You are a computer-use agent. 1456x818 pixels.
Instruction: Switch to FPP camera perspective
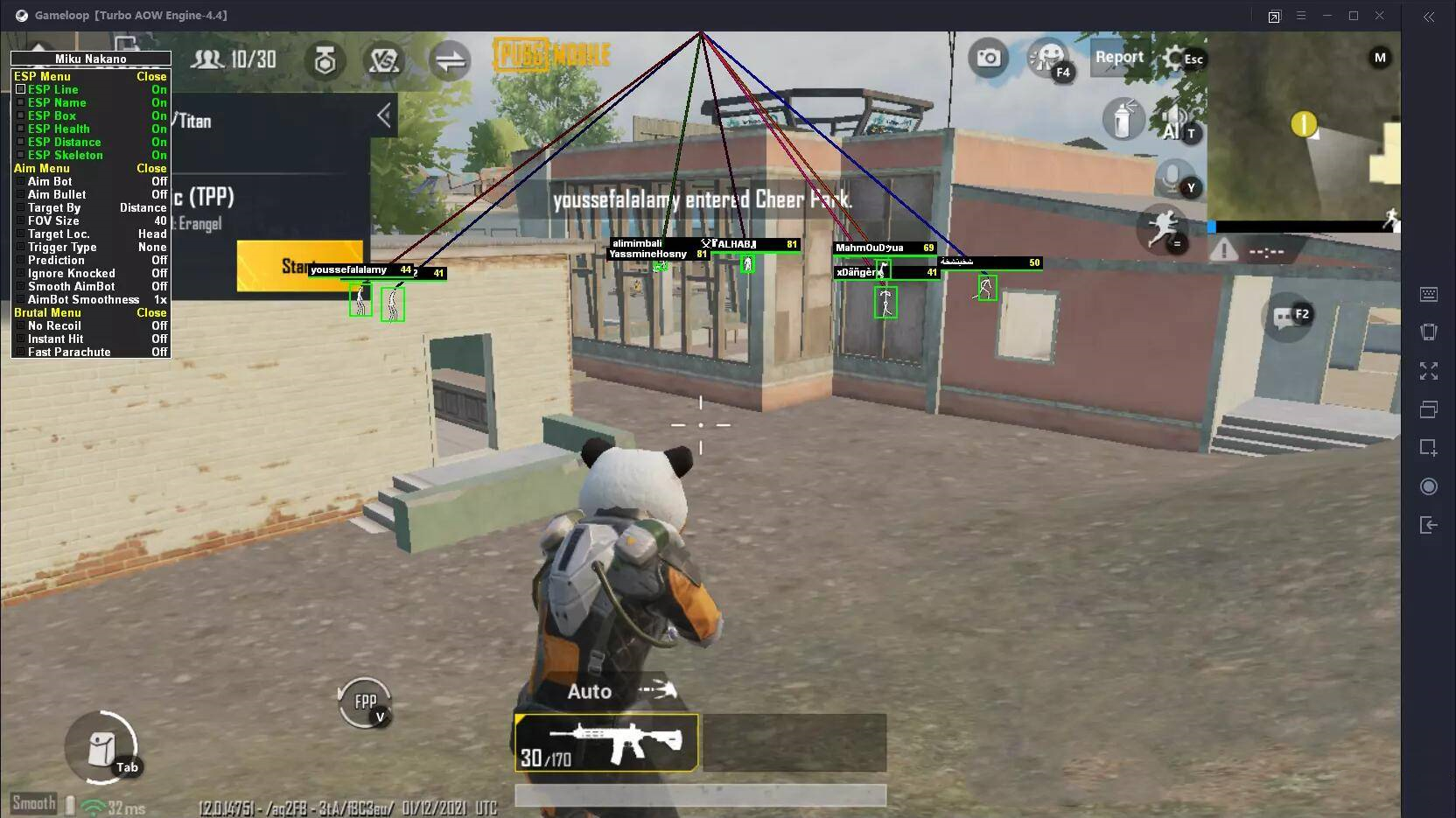(365, 702)
